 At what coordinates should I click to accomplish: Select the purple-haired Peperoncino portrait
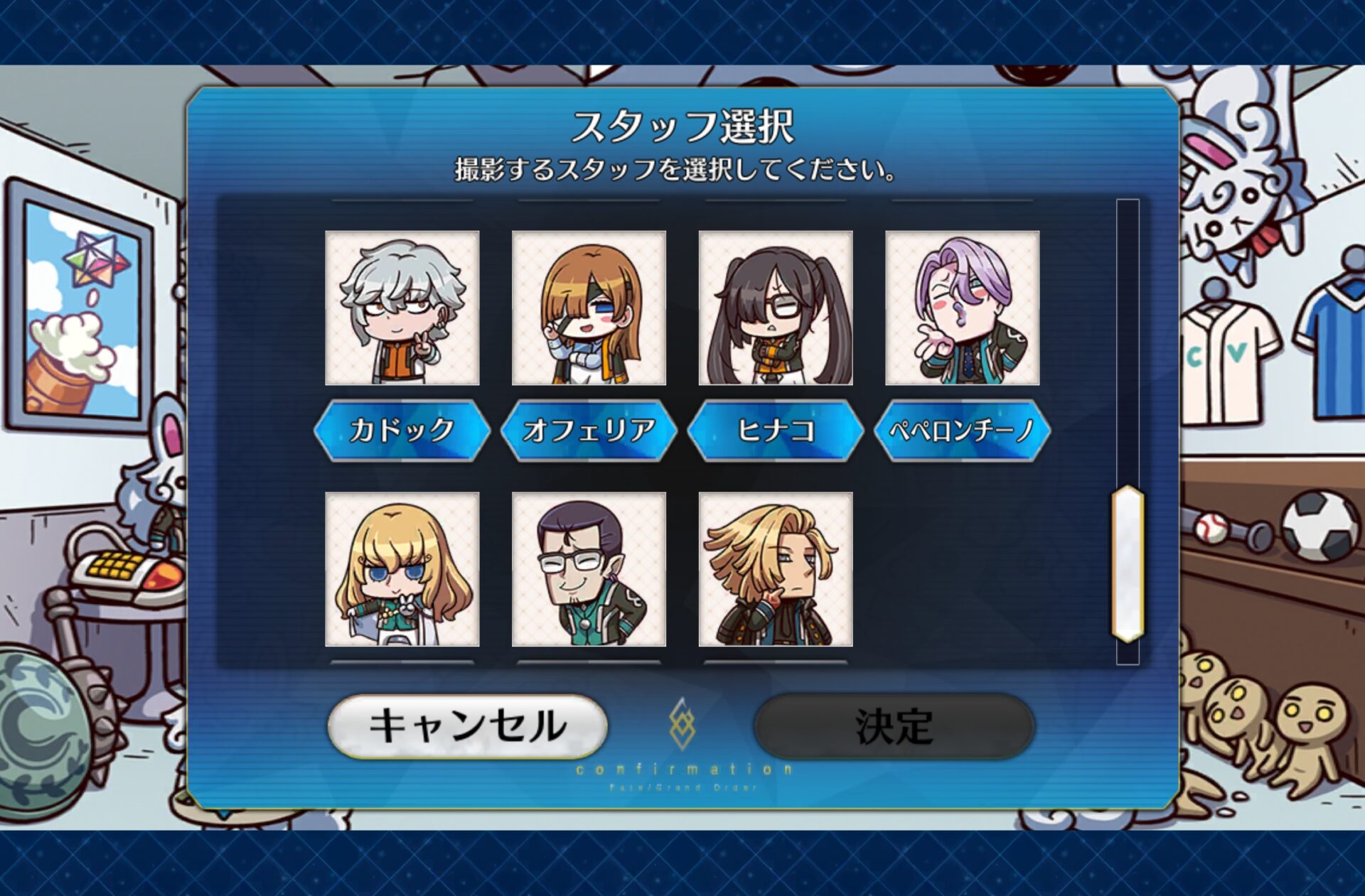(x=962, y=308)
